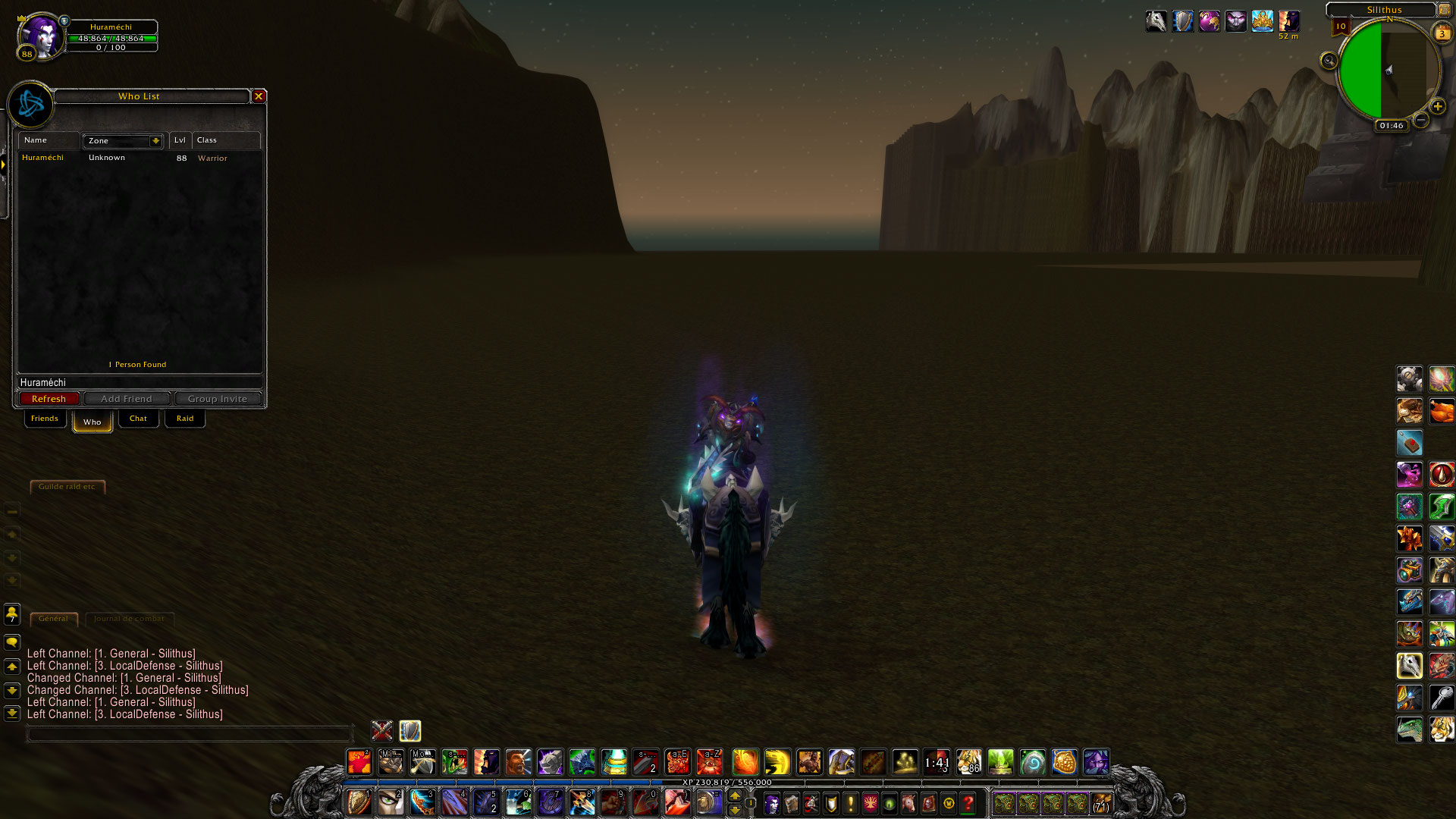Viewport: 1456px width, 819px height.
Task: Toggle the chat bubble icon beside the chat
Action: pyautogui.click(x=12, y=642)
